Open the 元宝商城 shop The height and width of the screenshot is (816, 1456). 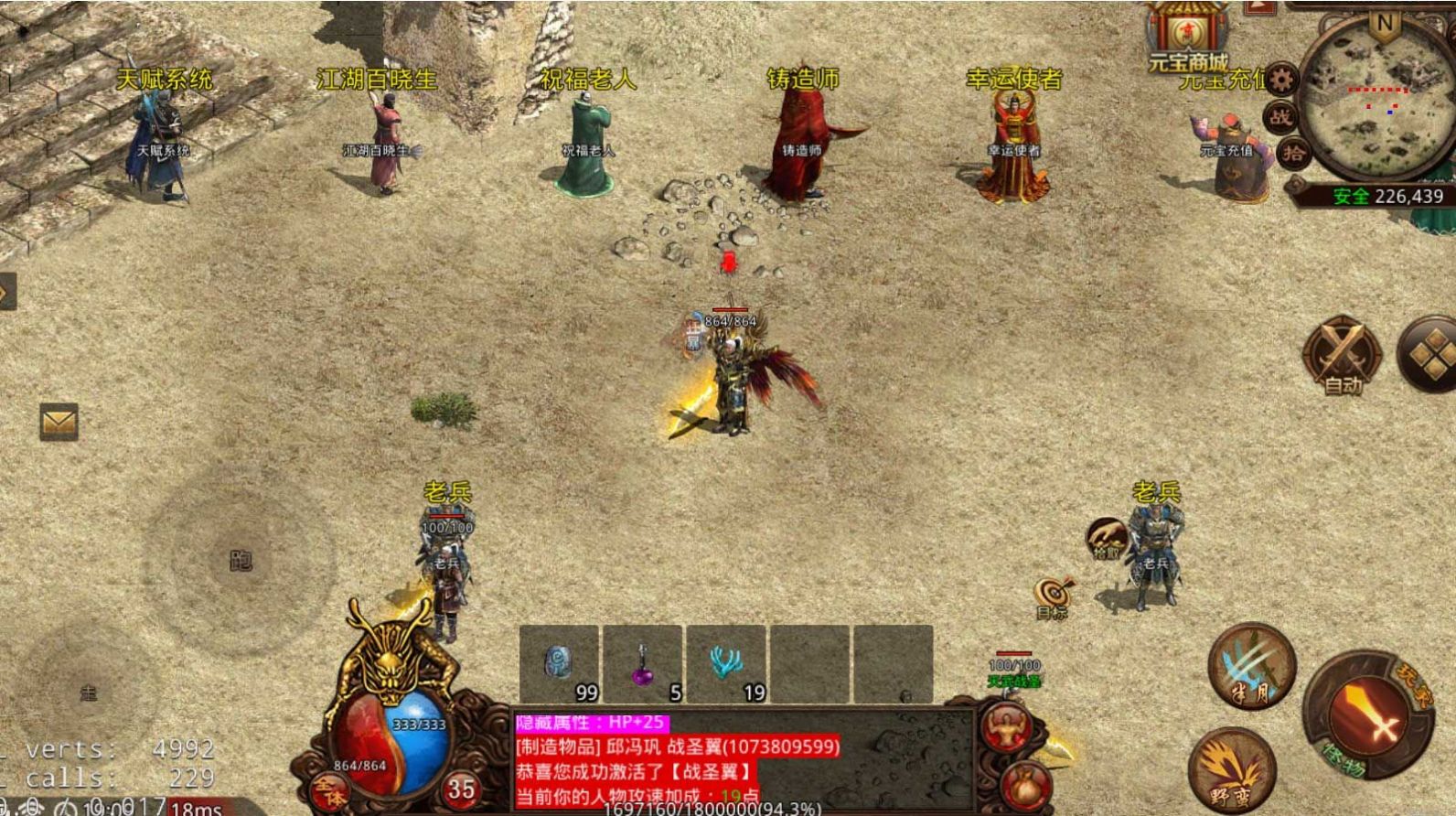[1188, 38]
